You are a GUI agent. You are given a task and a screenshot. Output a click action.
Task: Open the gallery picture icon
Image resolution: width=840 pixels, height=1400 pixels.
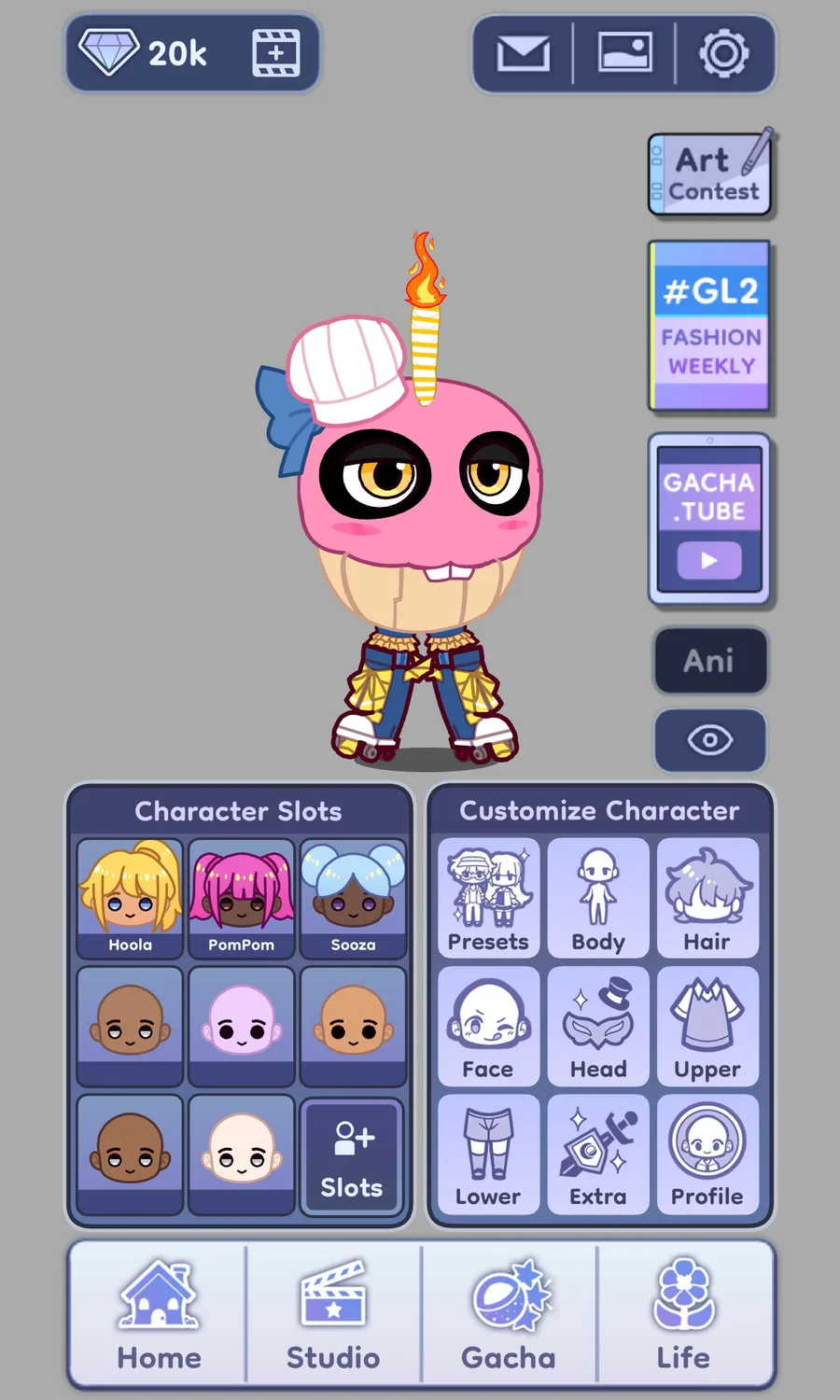624,54
